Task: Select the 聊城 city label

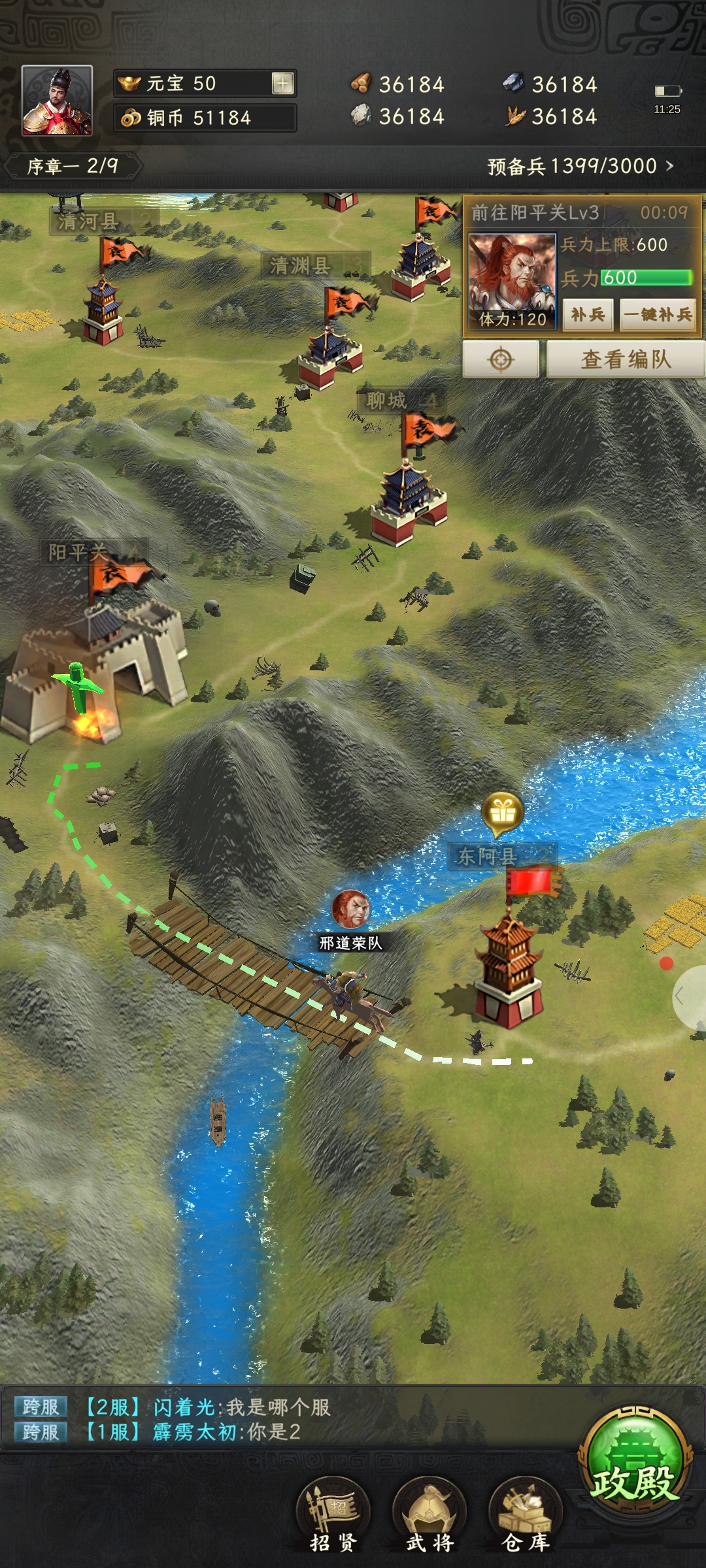Action: (x=388, y=400)
